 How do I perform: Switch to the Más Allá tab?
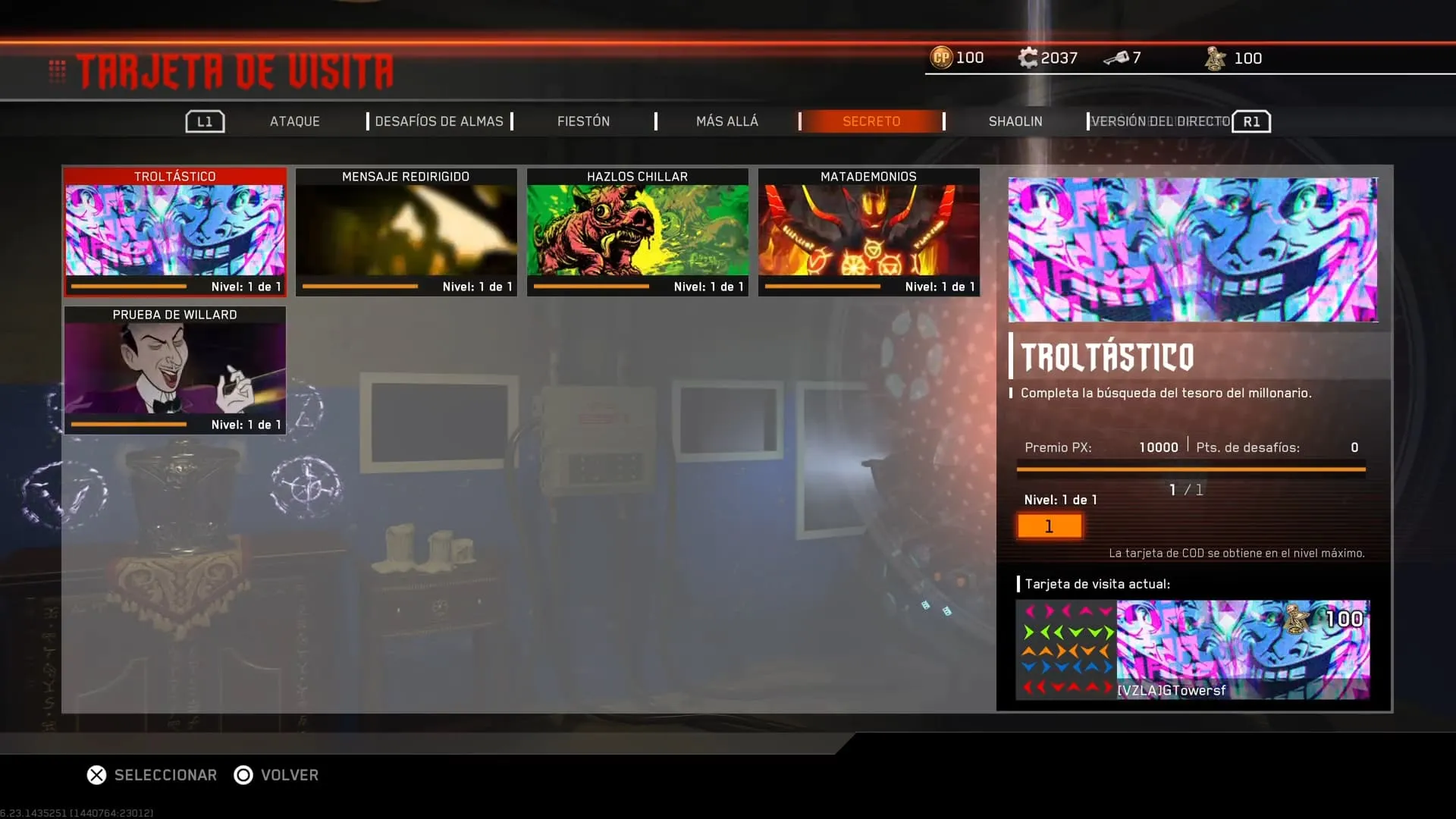[x=726, y=121]
